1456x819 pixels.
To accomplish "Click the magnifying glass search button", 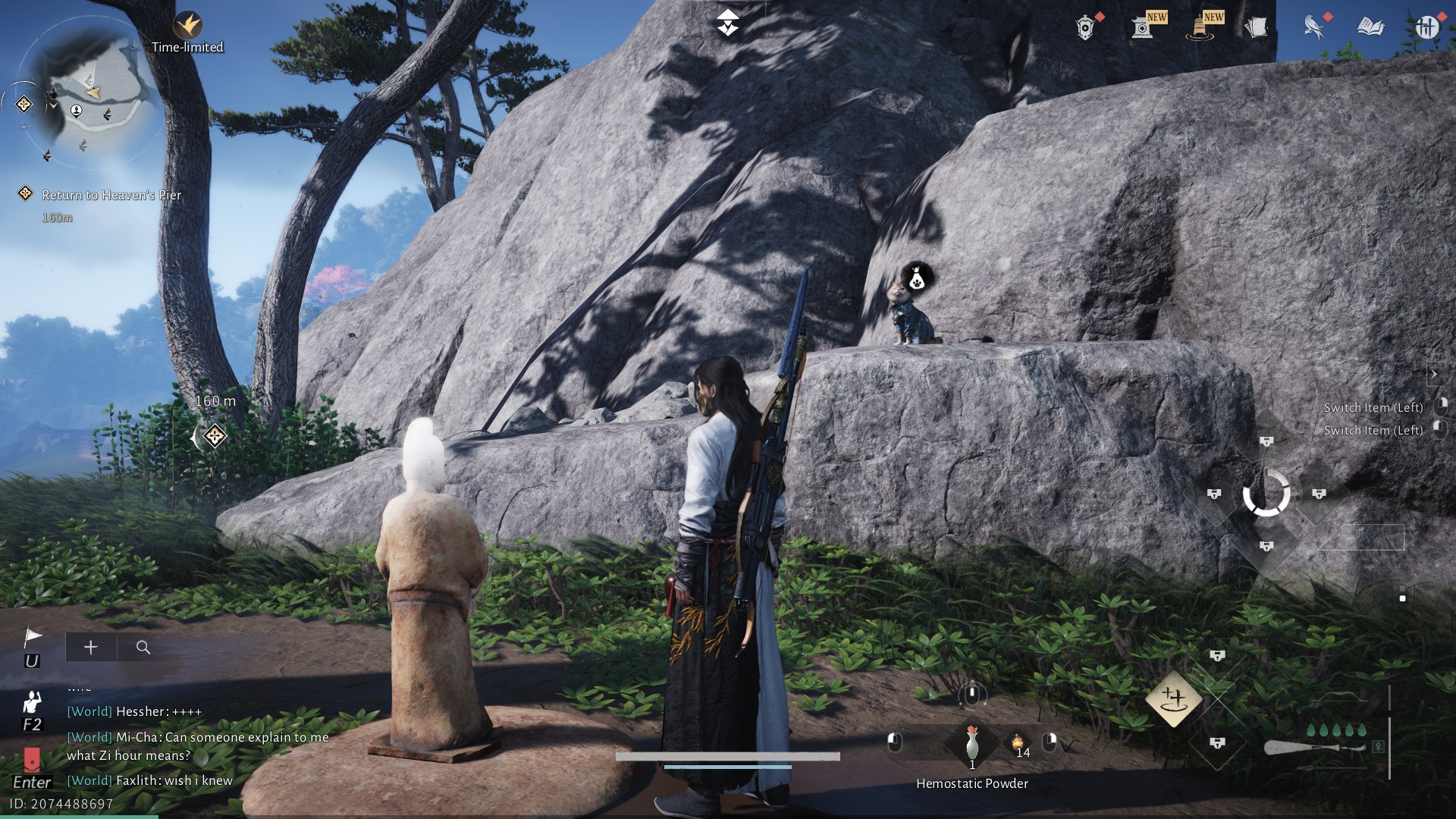I will point(143,647).
